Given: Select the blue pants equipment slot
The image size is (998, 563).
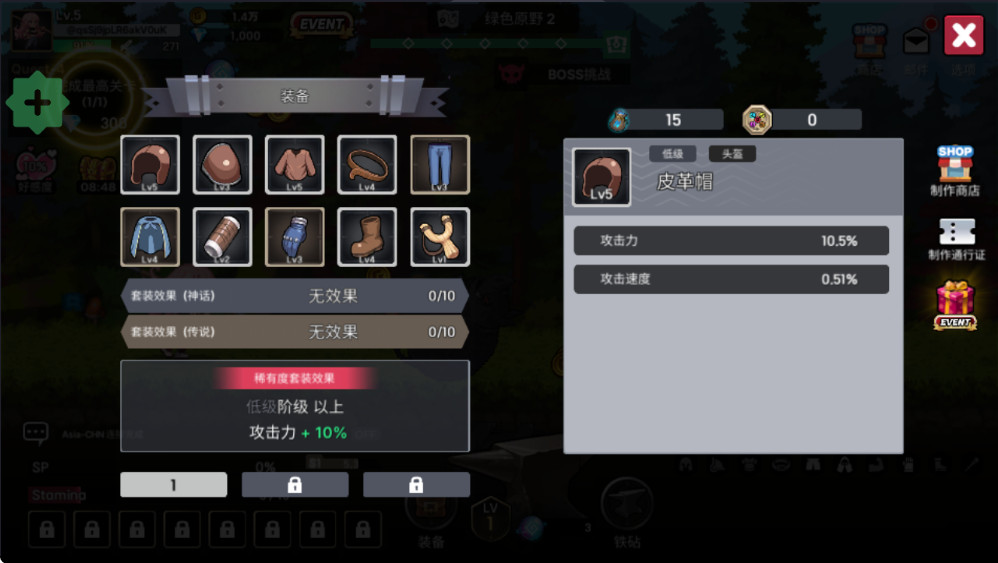Looking at the screenshot, I should coord(440,165).
